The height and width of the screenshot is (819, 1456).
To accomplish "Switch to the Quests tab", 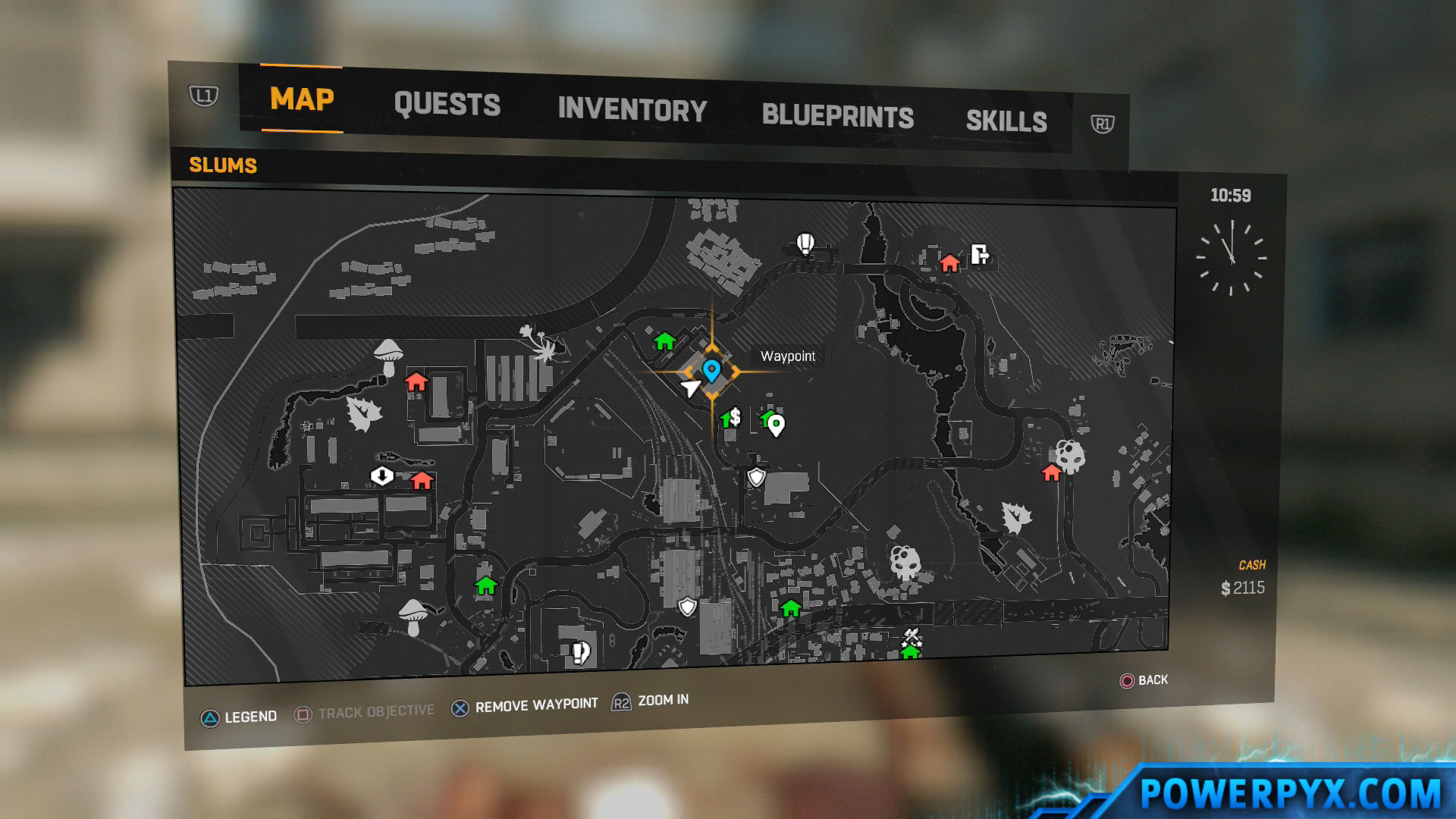I will point(447,105).
